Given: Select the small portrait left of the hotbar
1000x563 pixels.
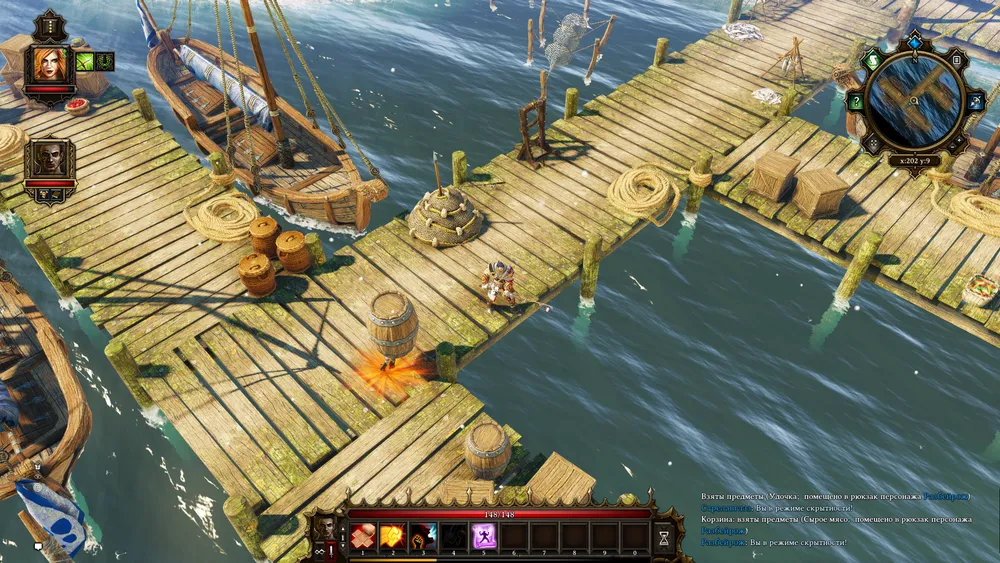Looking at the screenshot, I should point(326,526).
